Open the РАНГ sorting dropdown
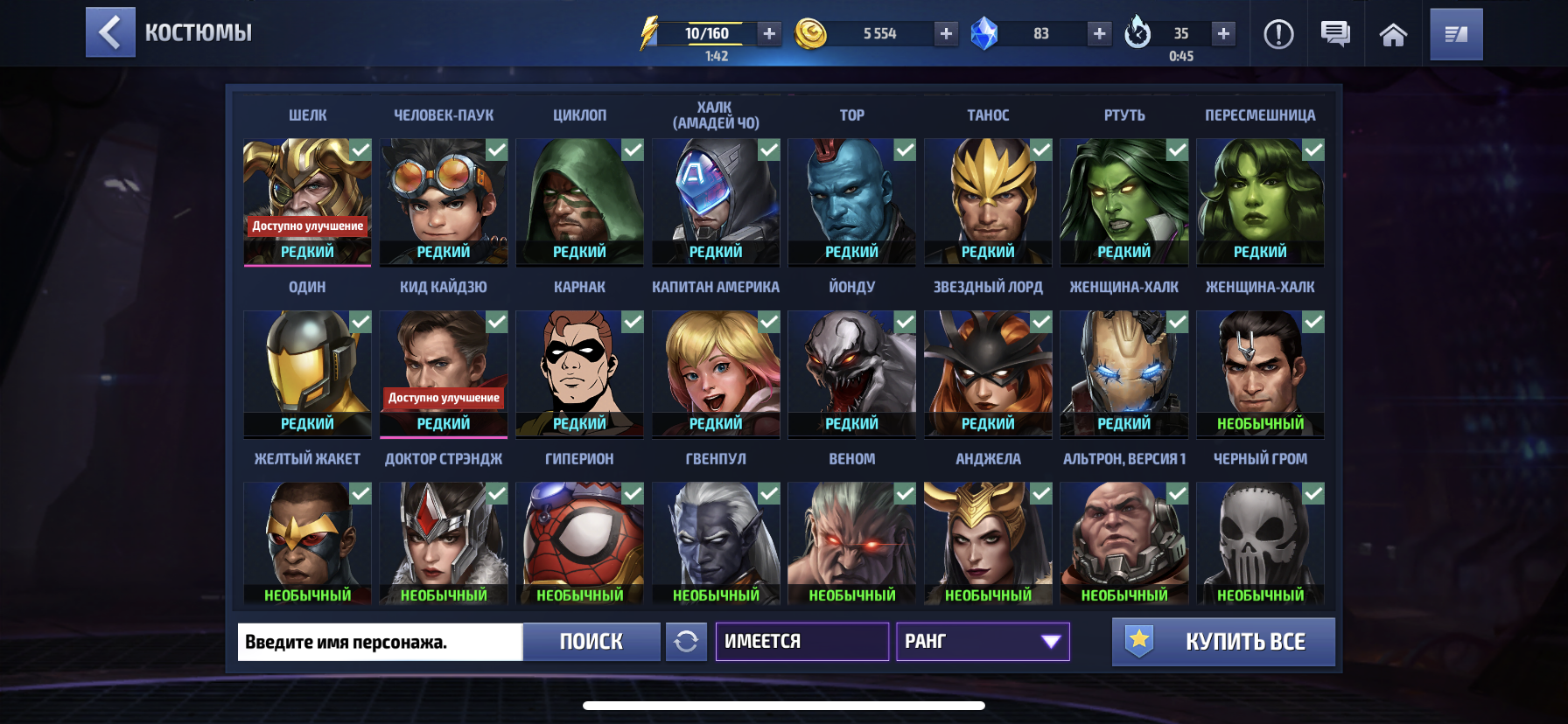Viewport: 1568px width, 724px height. 983,642
